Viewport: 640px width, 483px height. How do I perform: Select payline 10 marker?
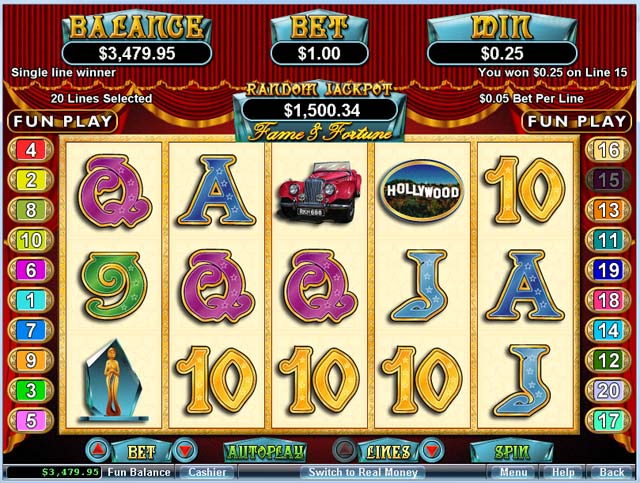pos(30,240)
